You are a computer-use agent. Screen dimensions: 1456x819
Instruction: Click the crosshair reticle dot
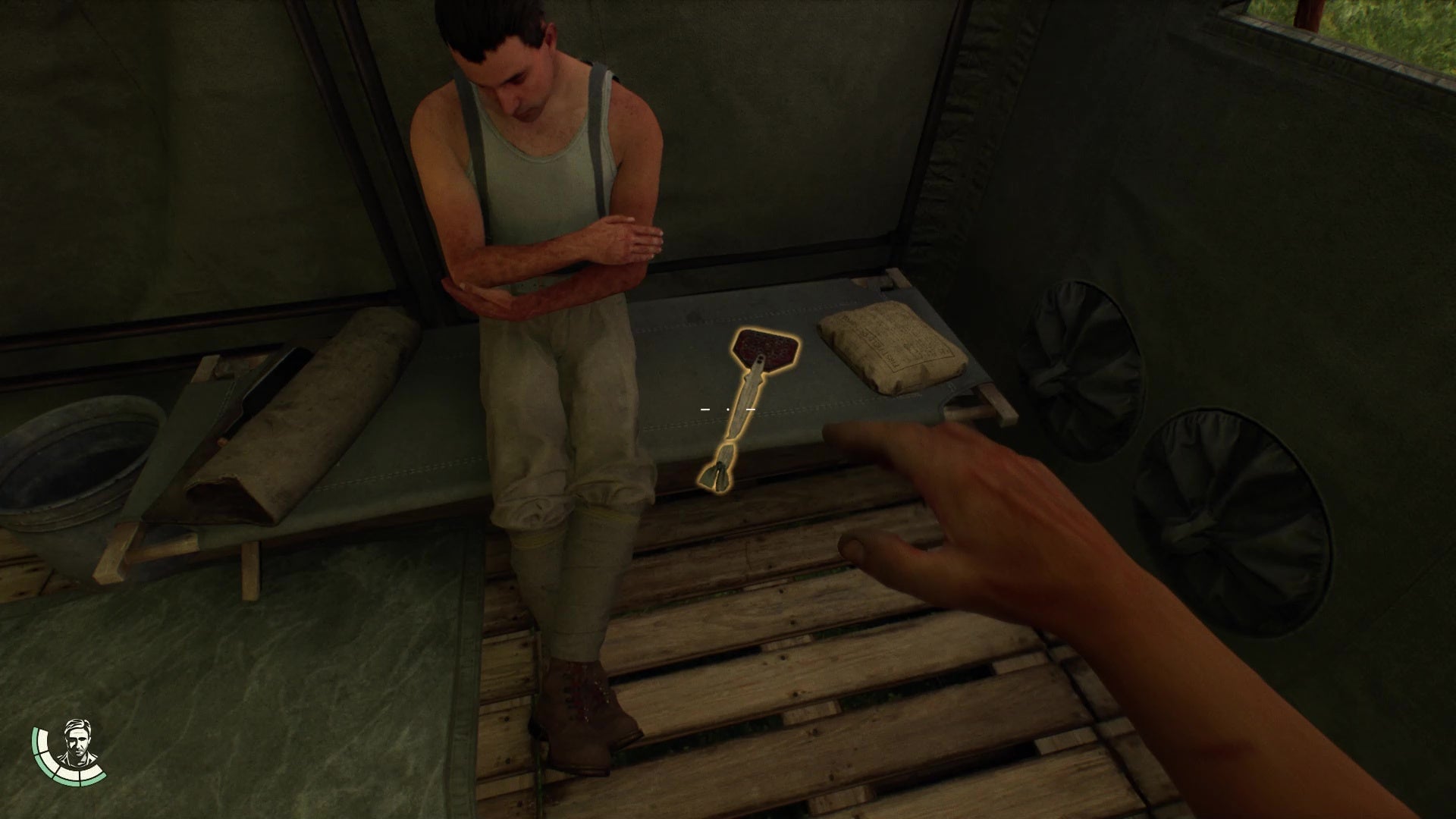728,408
